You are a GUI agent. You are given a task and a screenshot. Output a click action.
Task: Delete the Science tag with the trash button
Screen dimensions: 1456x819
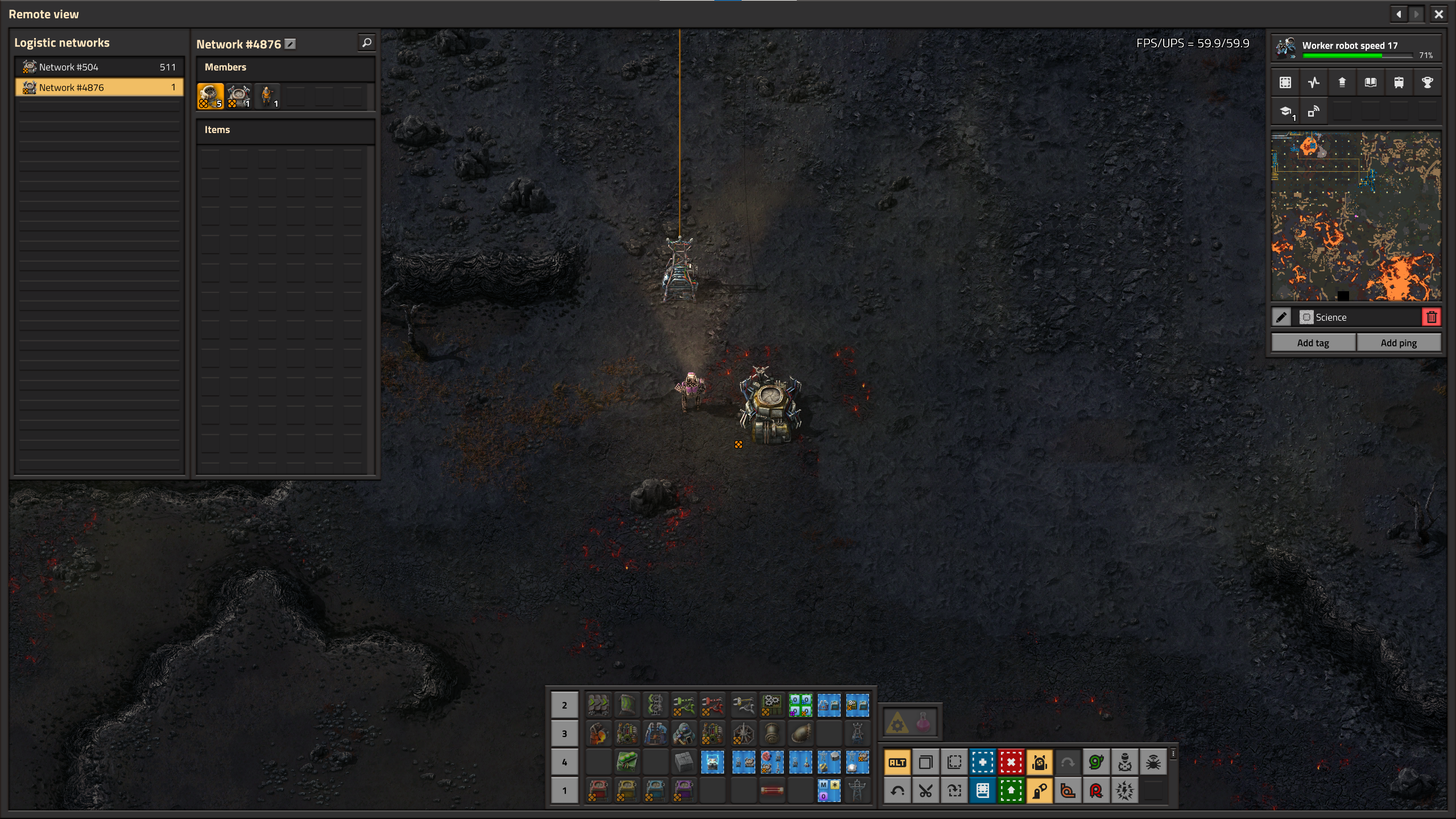tap(1432, 317)
